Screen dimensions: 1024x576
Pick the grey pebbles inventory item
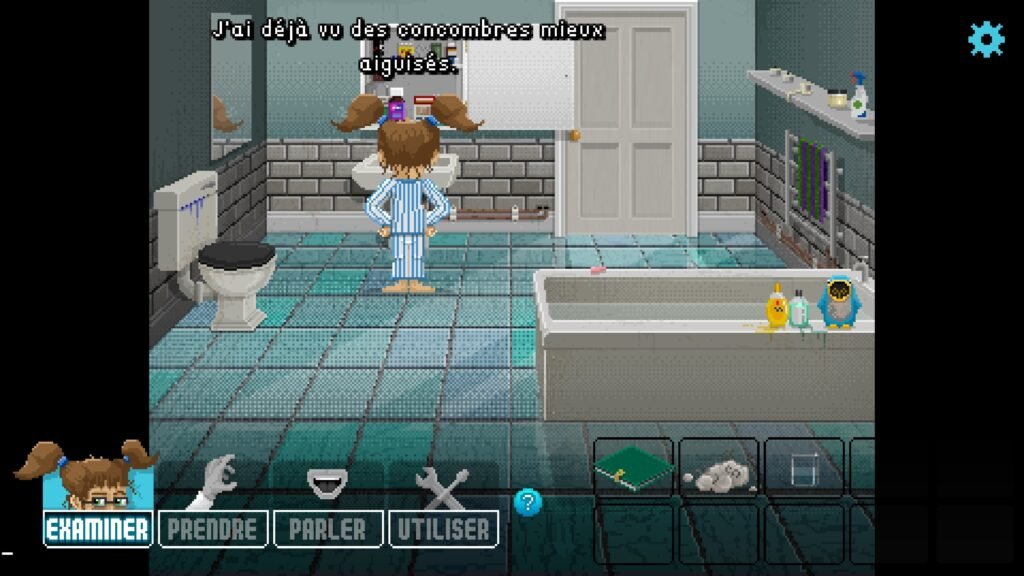point(717,472)
